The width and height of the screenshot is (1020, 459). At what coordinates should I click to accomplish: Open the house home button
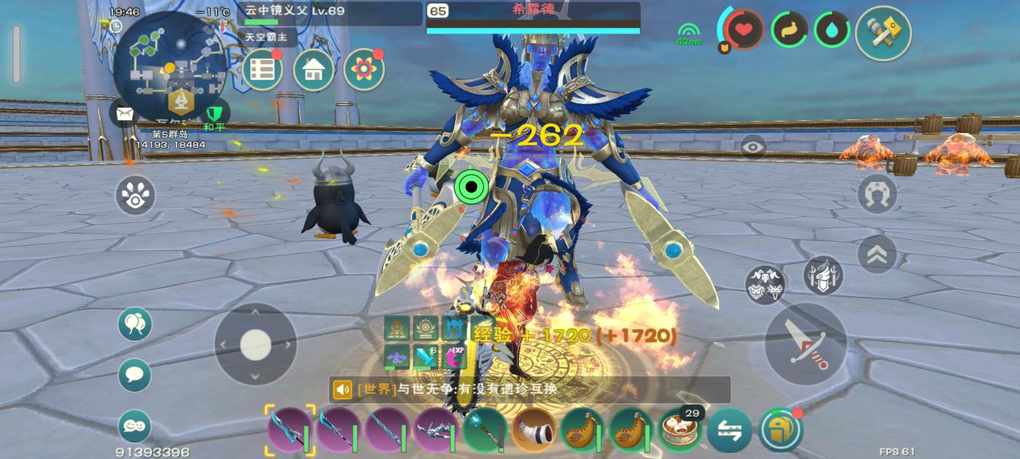[x=313, y=70]
